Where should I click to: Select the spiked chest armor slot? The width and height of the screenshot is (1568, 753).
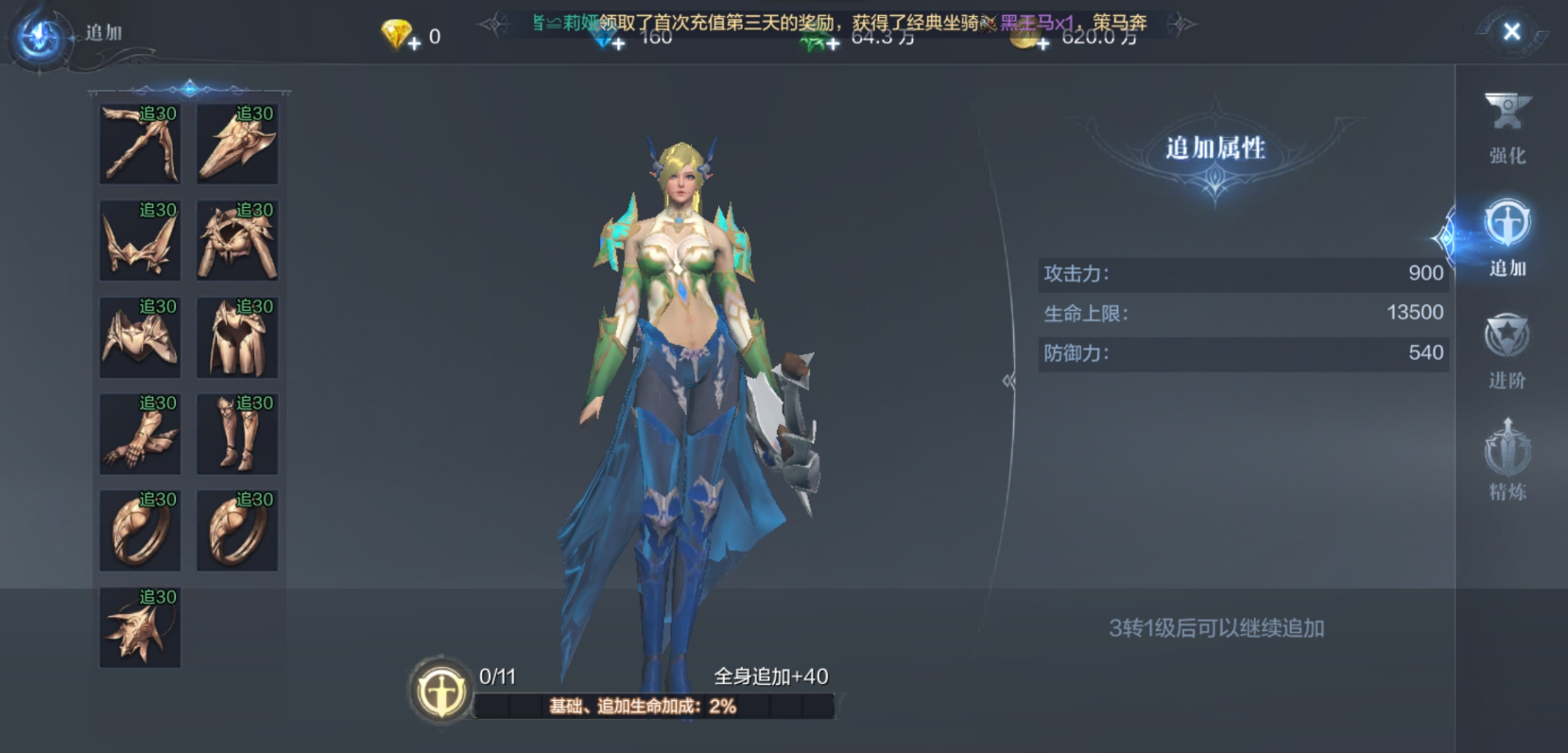pyautogui.click(x=237, y=240)
